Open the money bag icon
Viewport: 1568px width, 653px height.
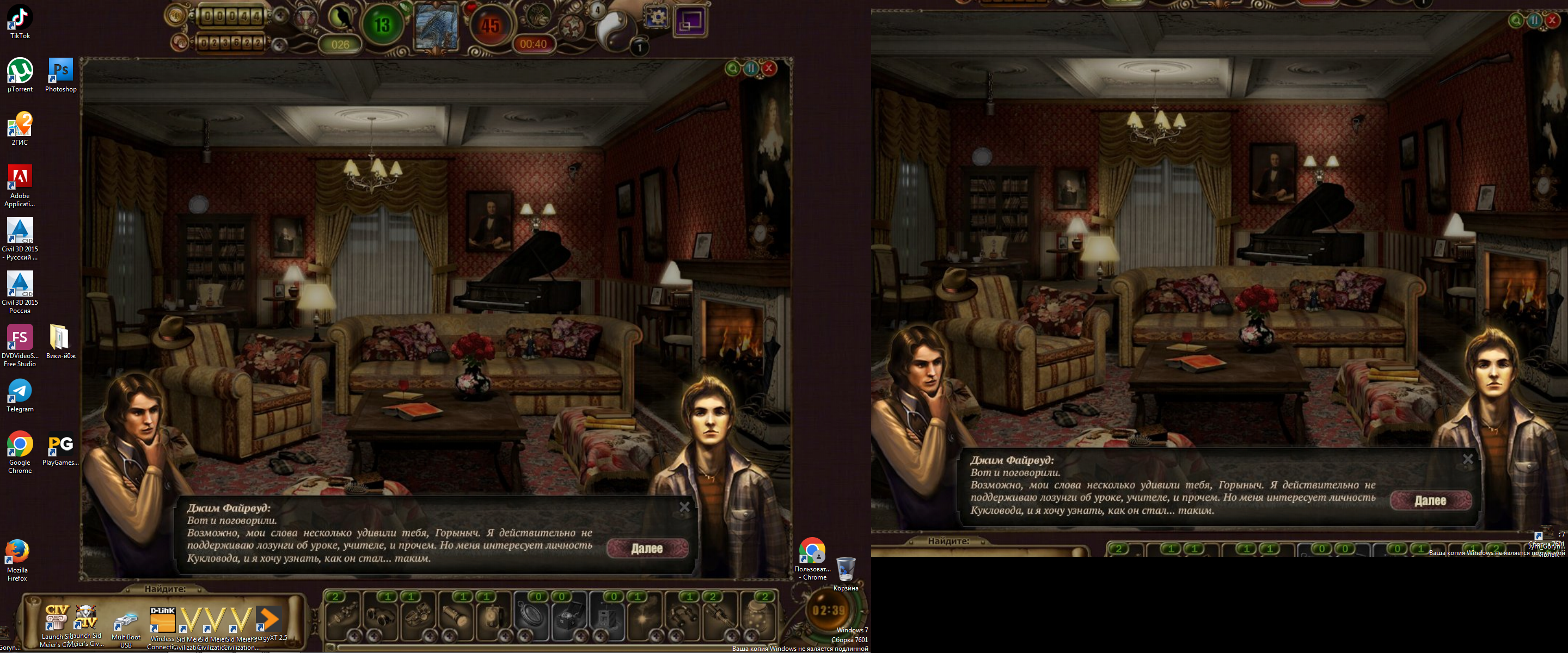536,14
